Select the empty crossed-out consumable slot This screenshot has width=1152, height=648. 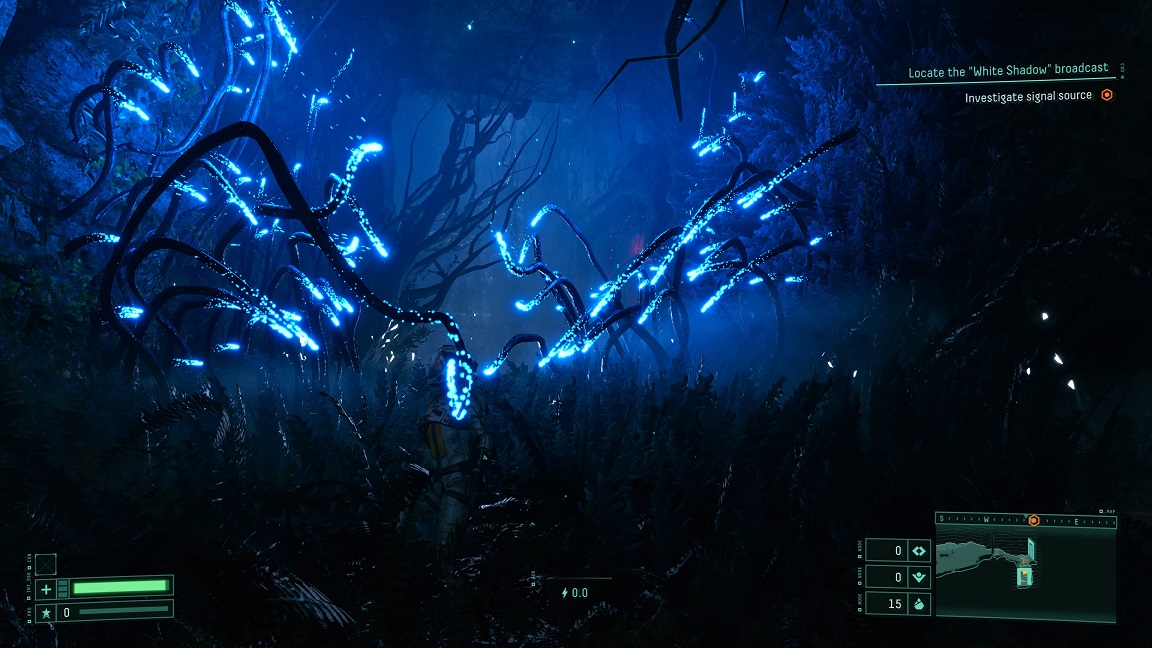pyautogui.click(x=46, y=563)
